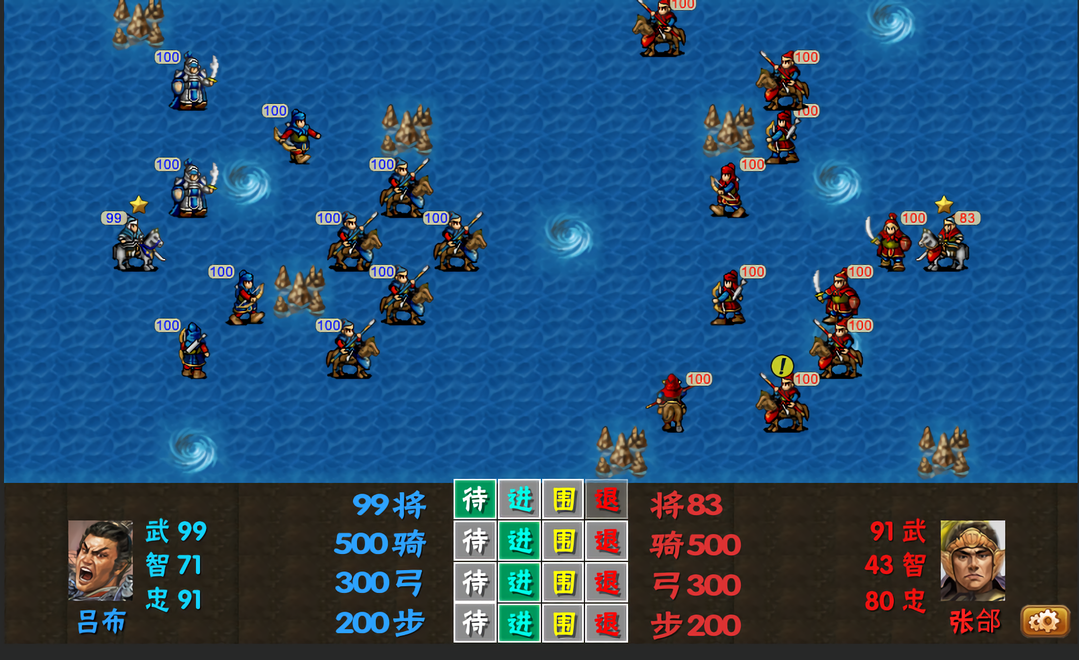Screen dimensions: 1079x660
Task: Order the general (将) to 进 advance
Action: [519, 500]
